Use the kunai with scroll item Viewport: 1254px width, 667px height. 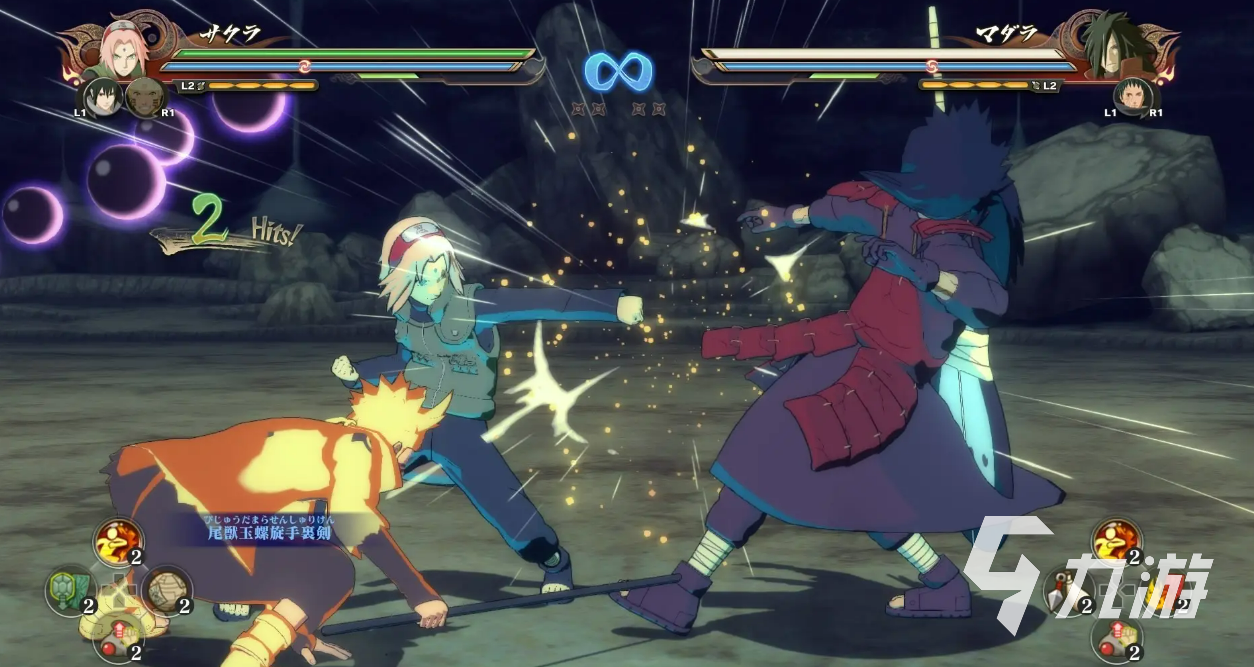(x=1066, y=589)
